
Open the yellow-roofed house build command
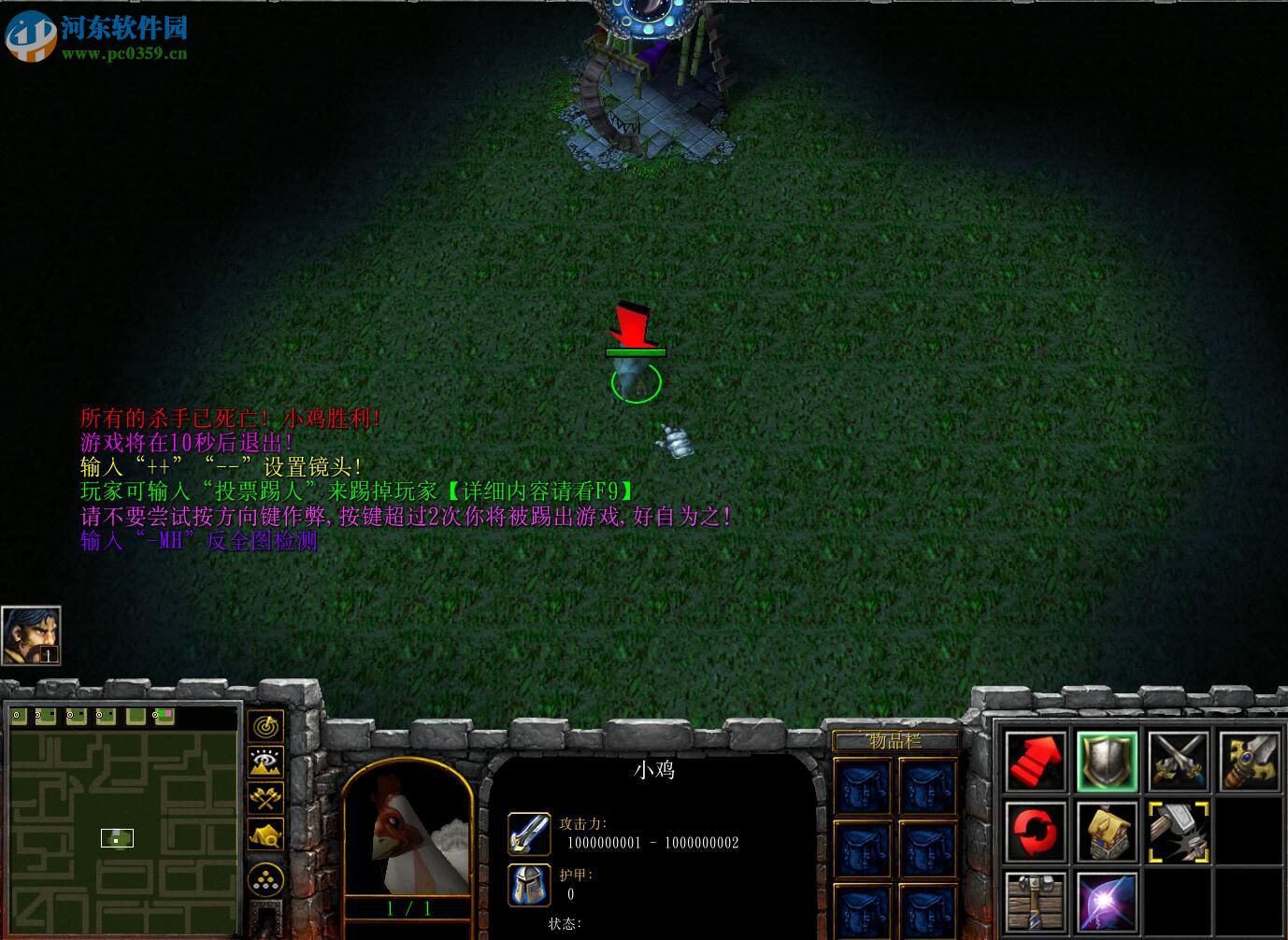[1107, 832]
